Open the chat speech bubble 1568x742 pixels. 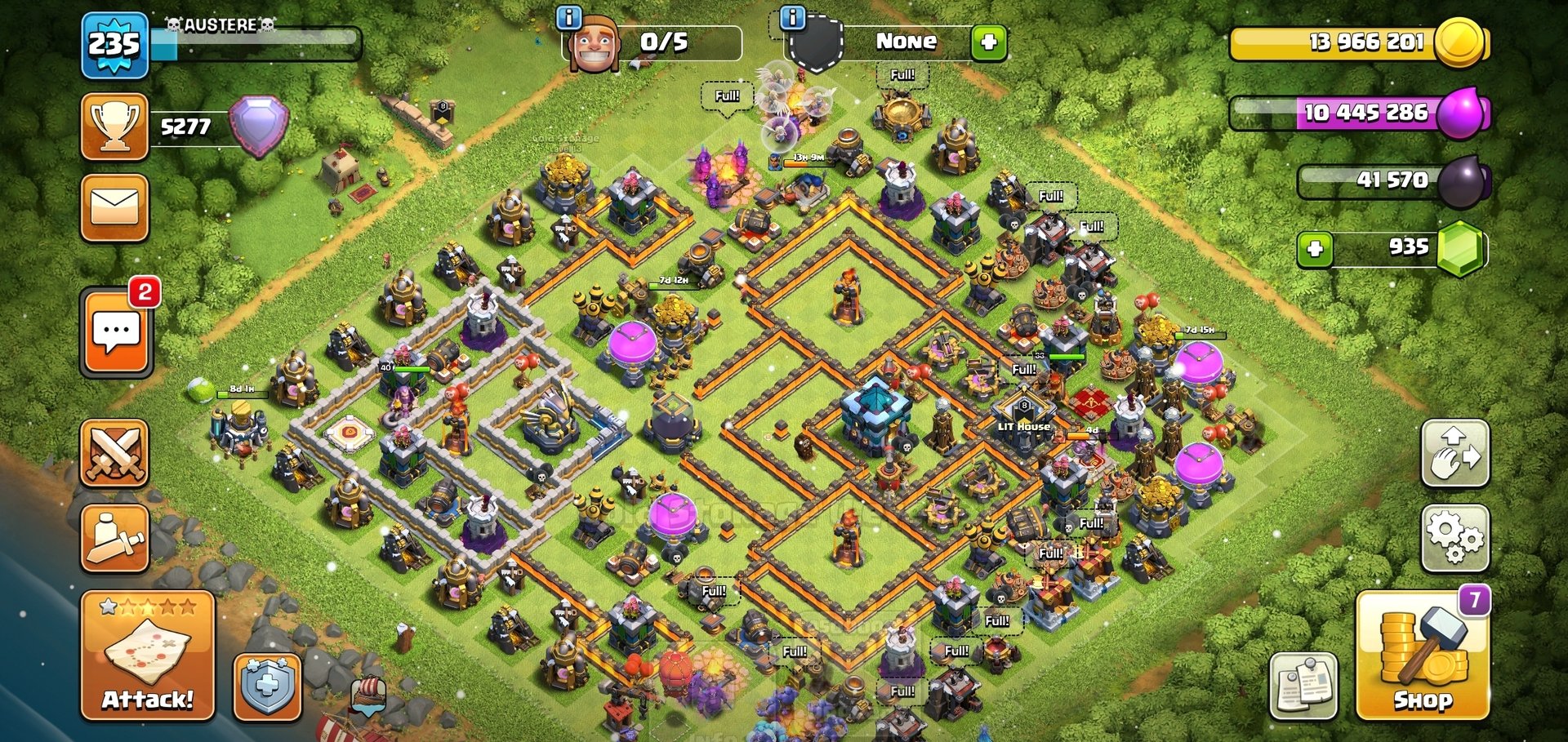(x=116, y=332)
